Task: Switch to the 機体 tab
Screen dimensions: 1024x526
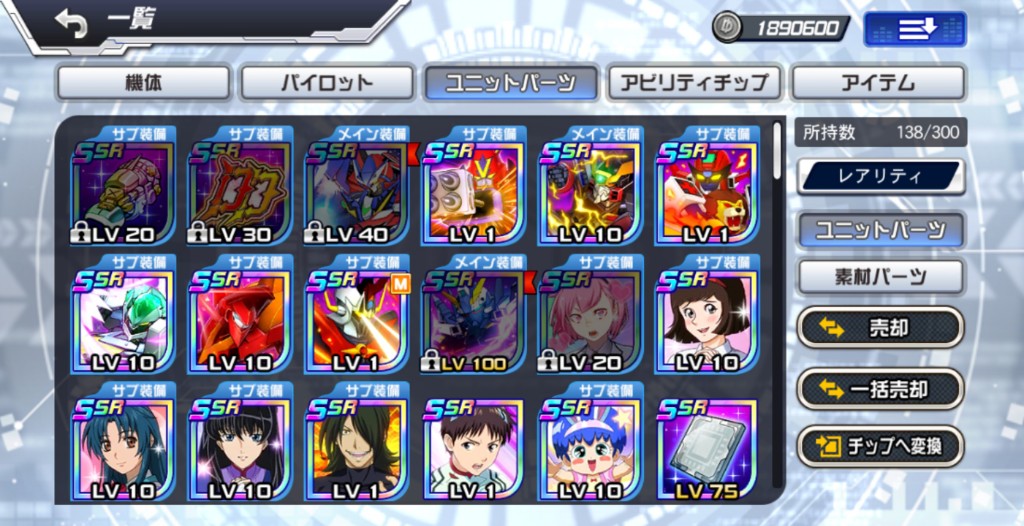Action: (x=143, y=83)
